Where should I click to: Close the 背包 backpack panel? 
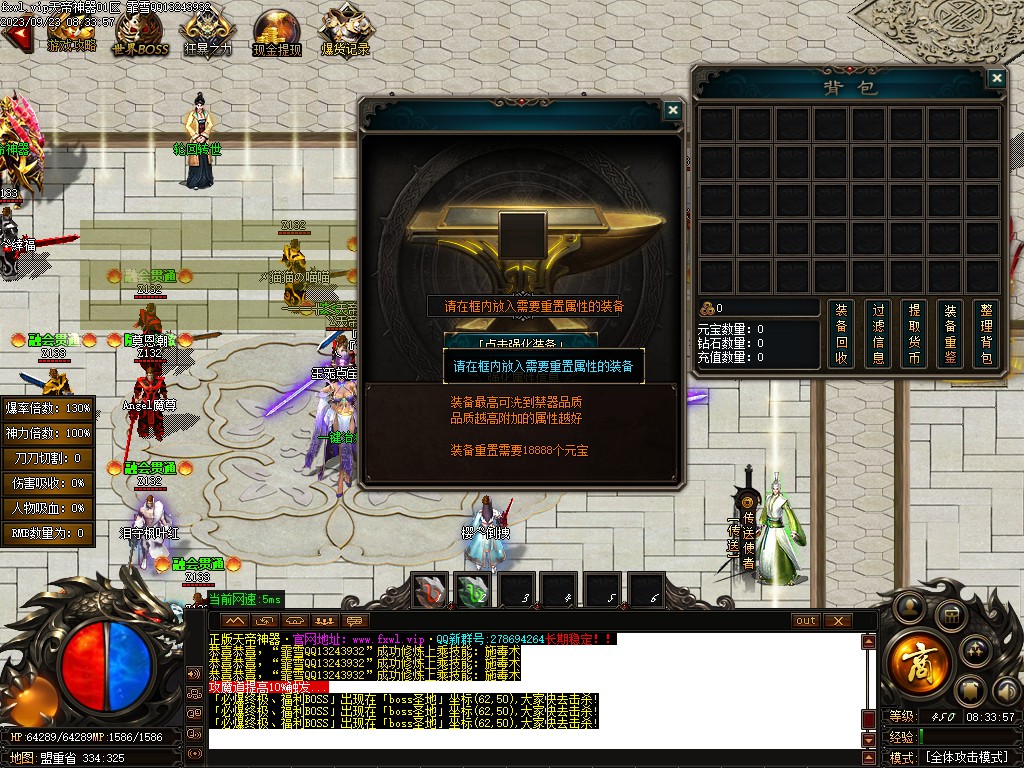point(996,78)
